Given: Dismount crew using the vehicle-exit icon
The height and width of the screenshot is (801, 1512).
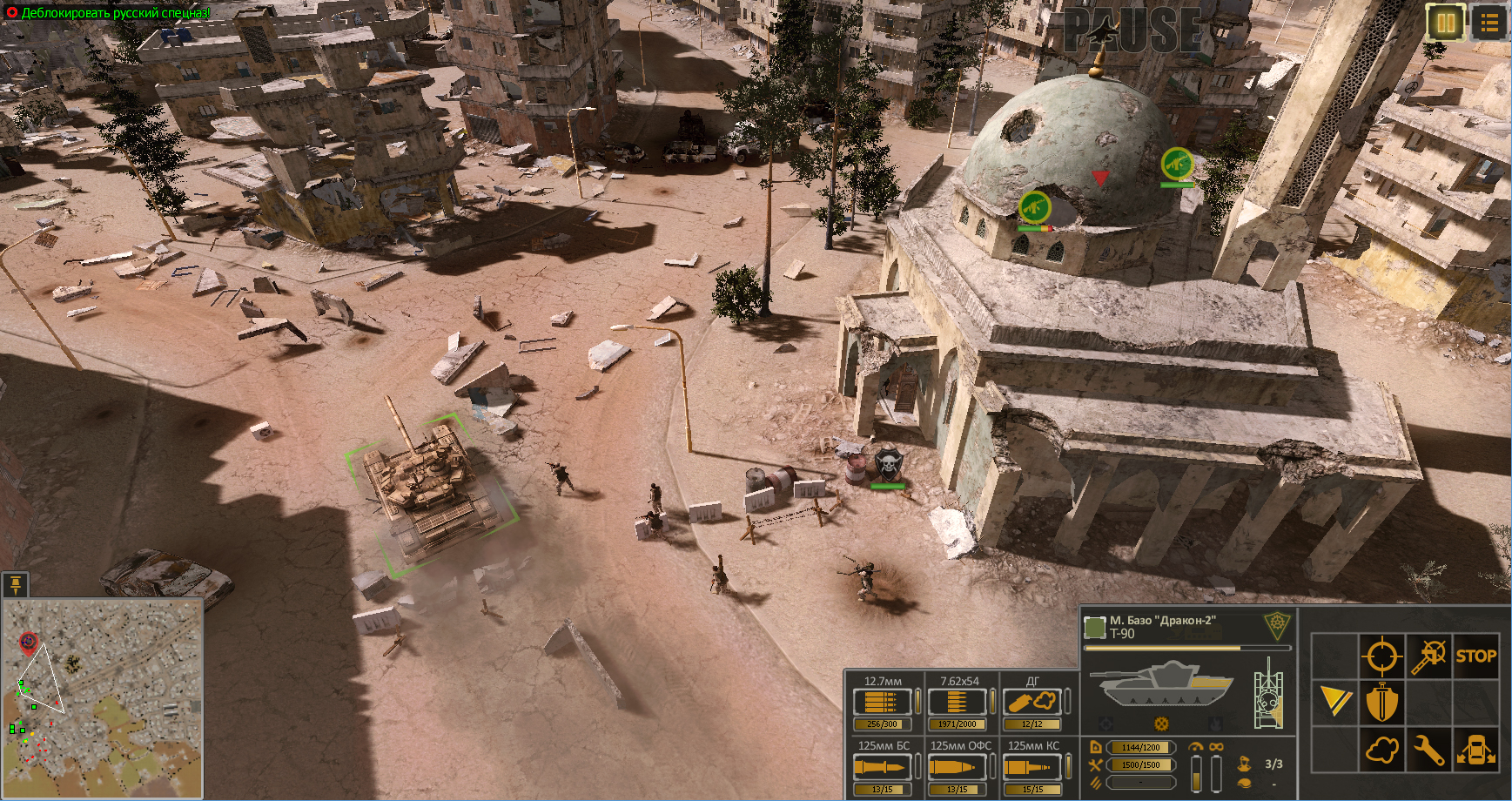Looking at the screenshot, I should 1477,749.
